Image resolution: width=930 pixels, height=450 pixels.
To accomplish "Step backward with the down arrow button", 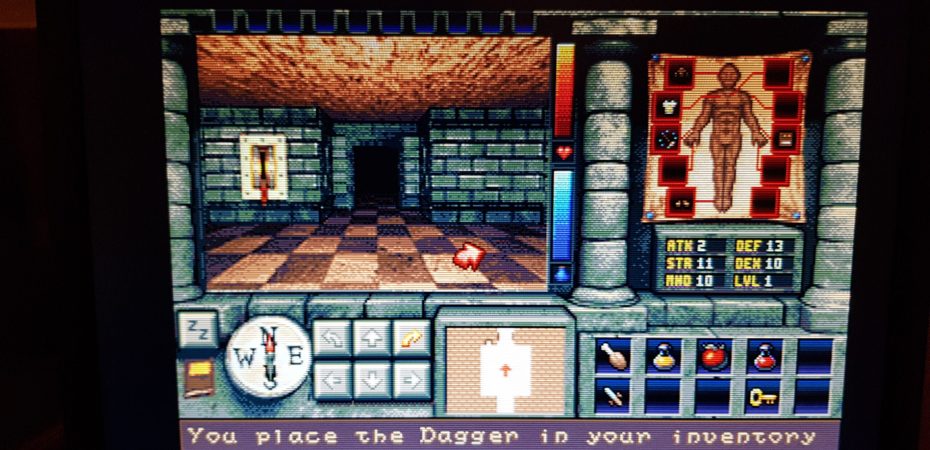I will click(372, 380).
